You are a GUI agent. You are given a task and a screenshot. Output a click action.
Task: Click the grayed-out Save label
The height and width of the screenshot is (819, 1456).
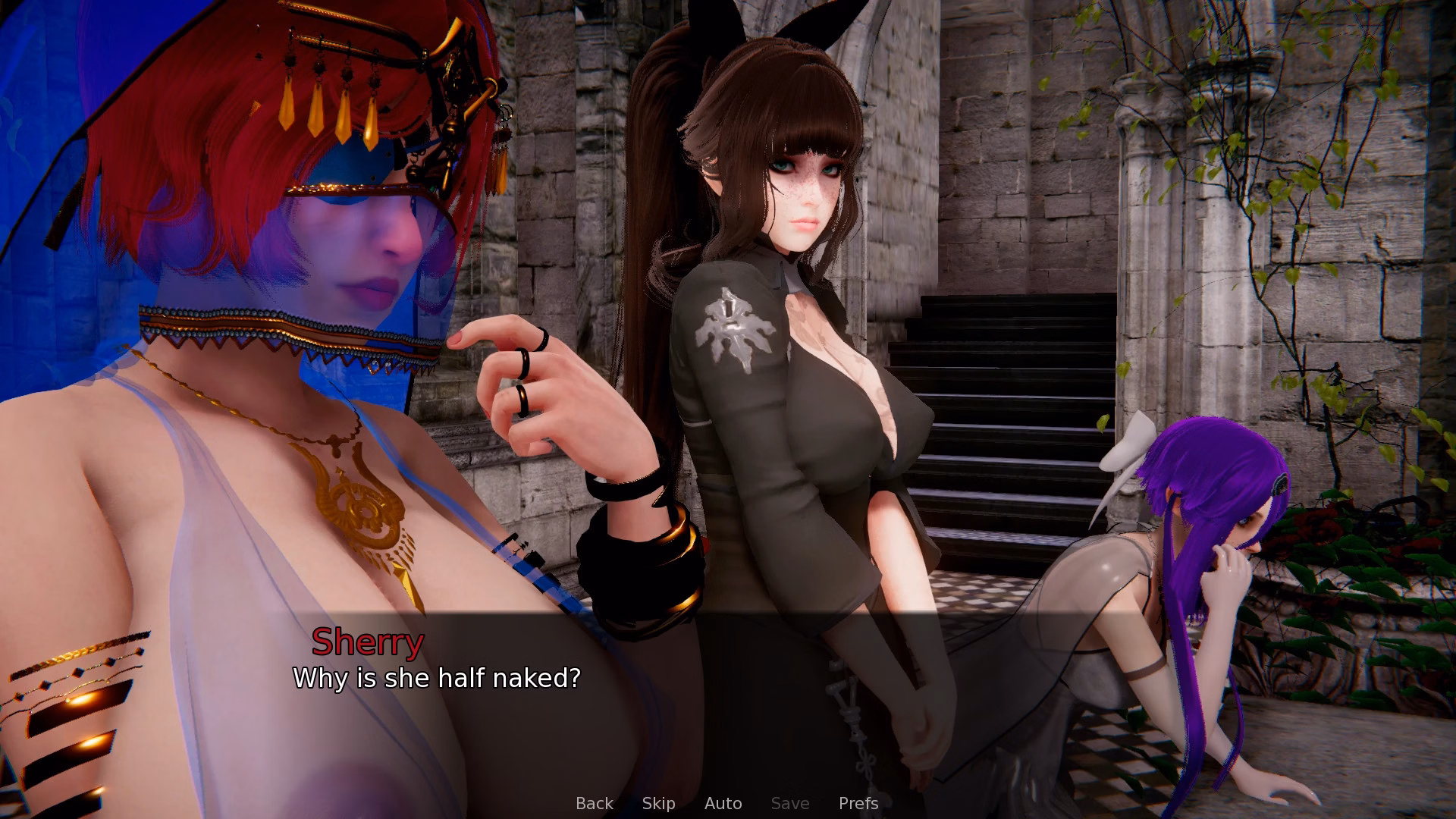(x=789, y=803)
